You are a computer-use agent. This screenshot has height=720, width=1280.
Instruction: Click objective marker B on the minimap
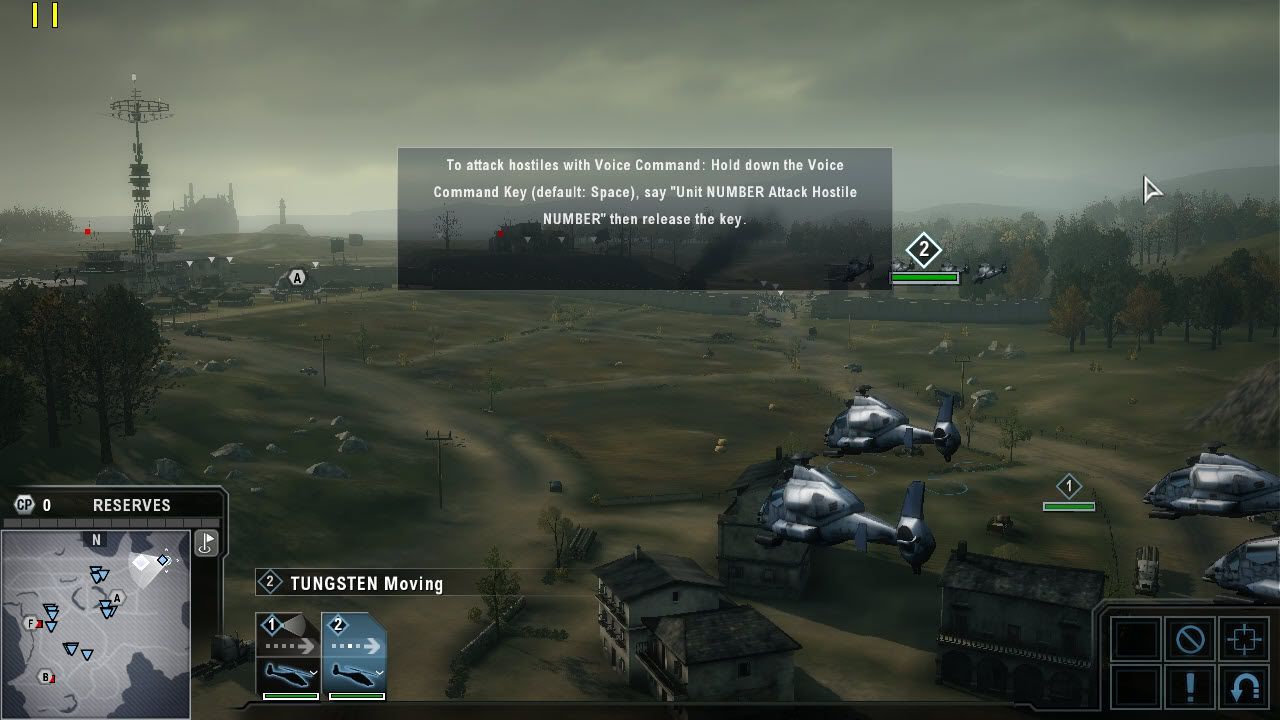pos(45,676)
